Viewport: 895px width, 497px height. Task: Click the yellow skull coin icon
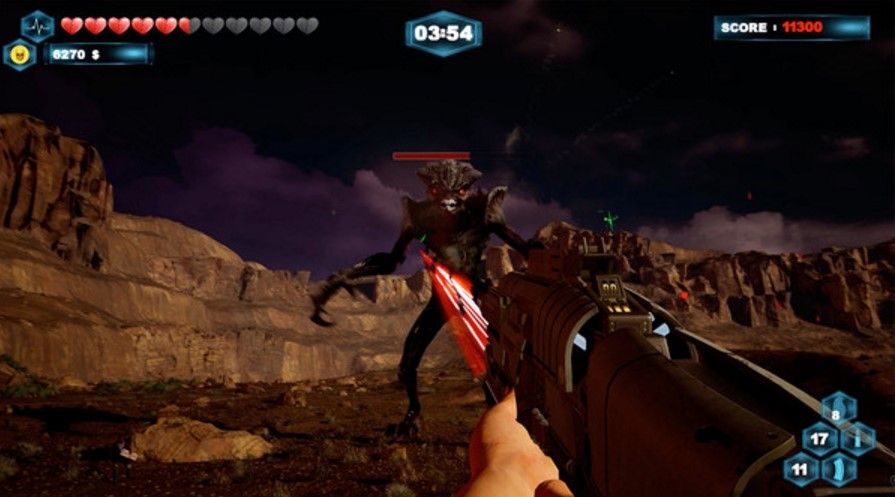point(18,54)
